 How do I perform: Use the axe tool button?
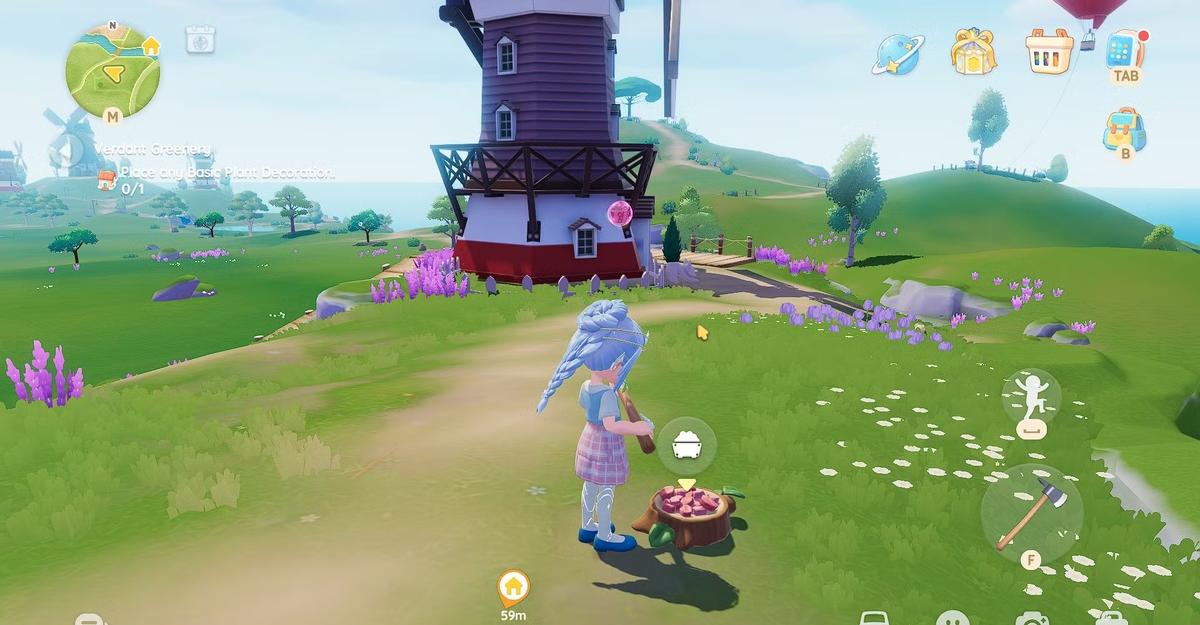pos(1030,512)
